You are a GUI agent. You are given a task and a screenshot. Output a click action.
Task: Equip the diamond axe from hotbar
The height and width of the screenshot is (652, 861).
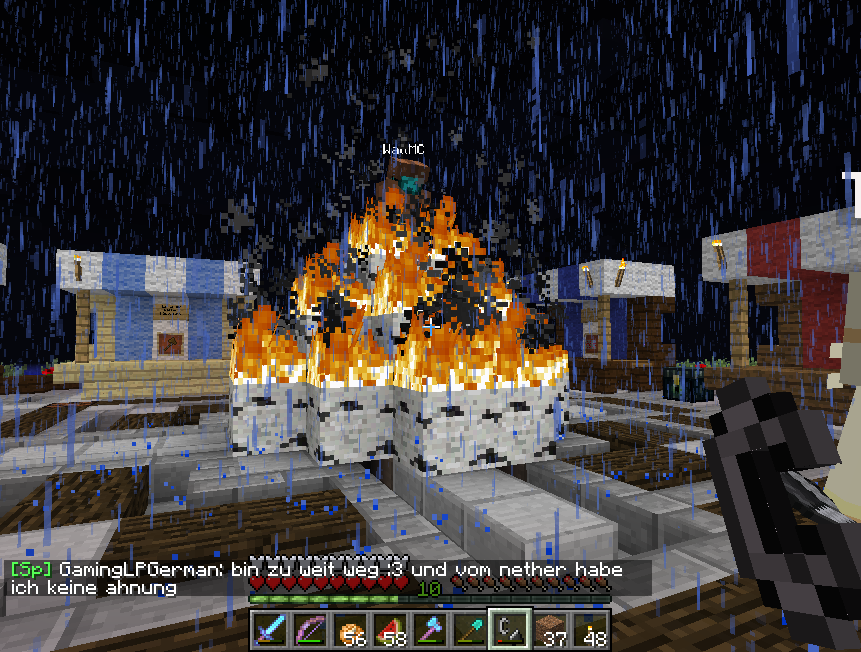click(x=430, y=630)
